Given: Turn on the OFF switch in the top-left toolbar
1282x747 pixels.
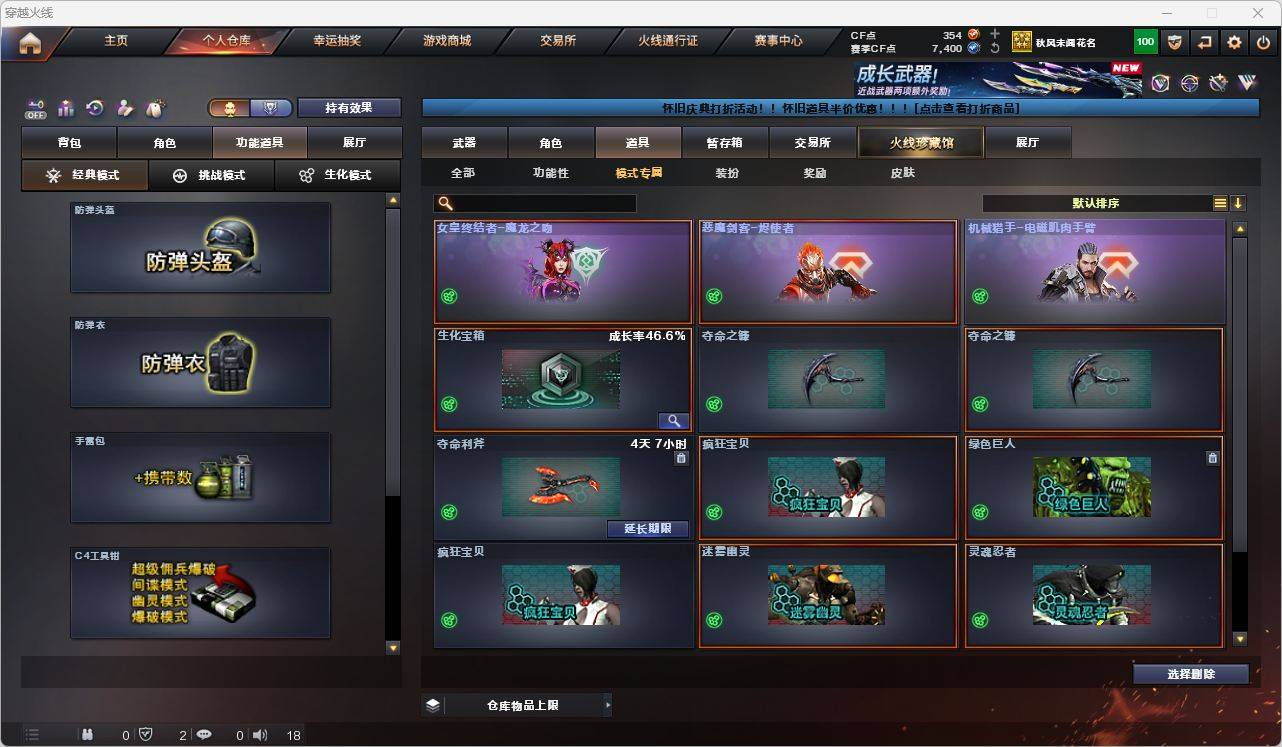Looking at the screenshot, I should [x=37, y=110].
